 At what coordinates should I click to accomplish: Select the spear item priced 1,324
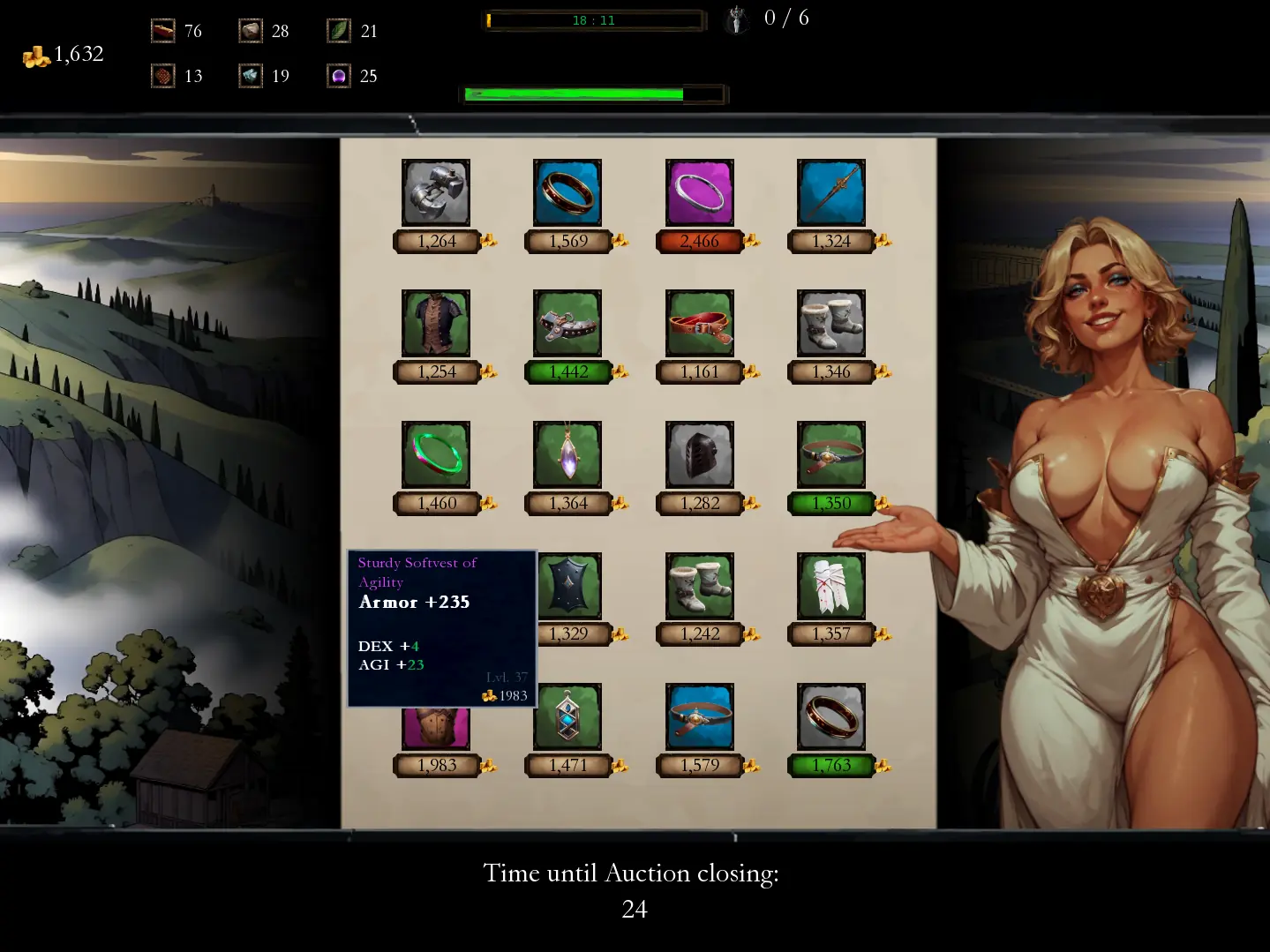831,192
